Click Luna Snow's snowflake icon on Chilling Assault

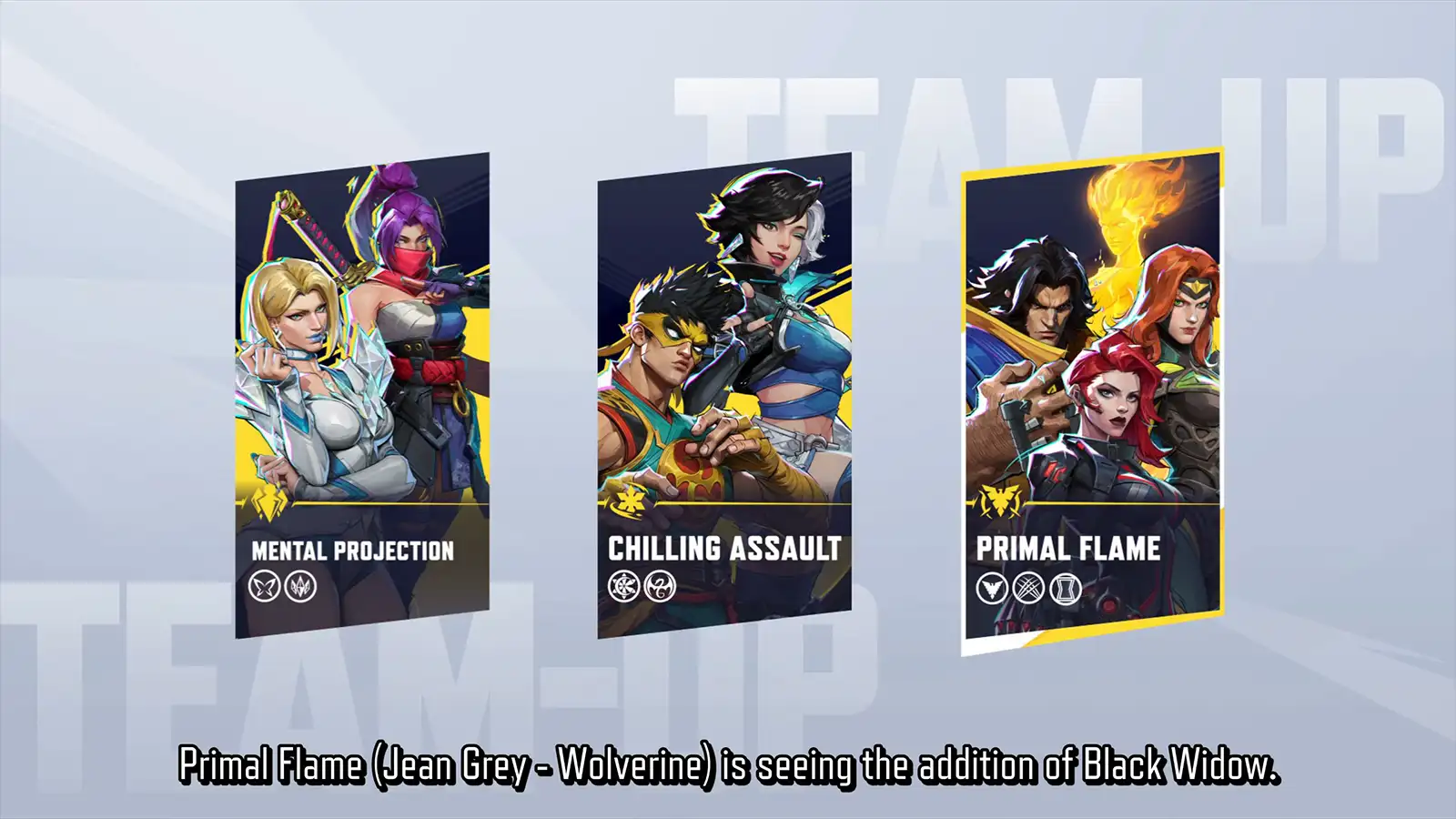point(624,586)
